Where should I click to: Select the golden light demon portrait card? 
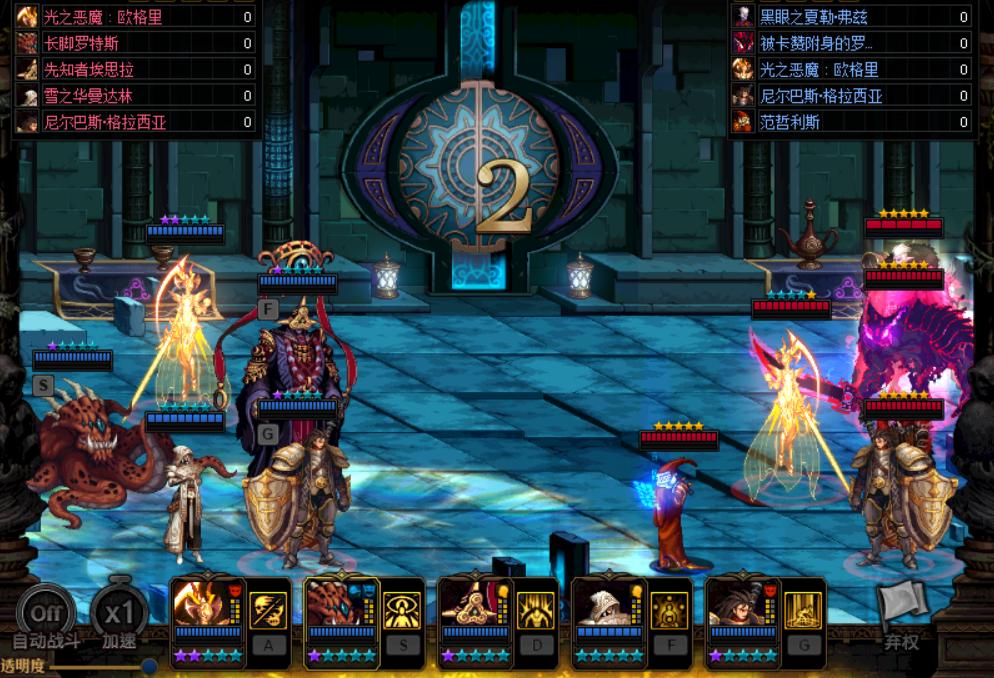tap(208, 603)
